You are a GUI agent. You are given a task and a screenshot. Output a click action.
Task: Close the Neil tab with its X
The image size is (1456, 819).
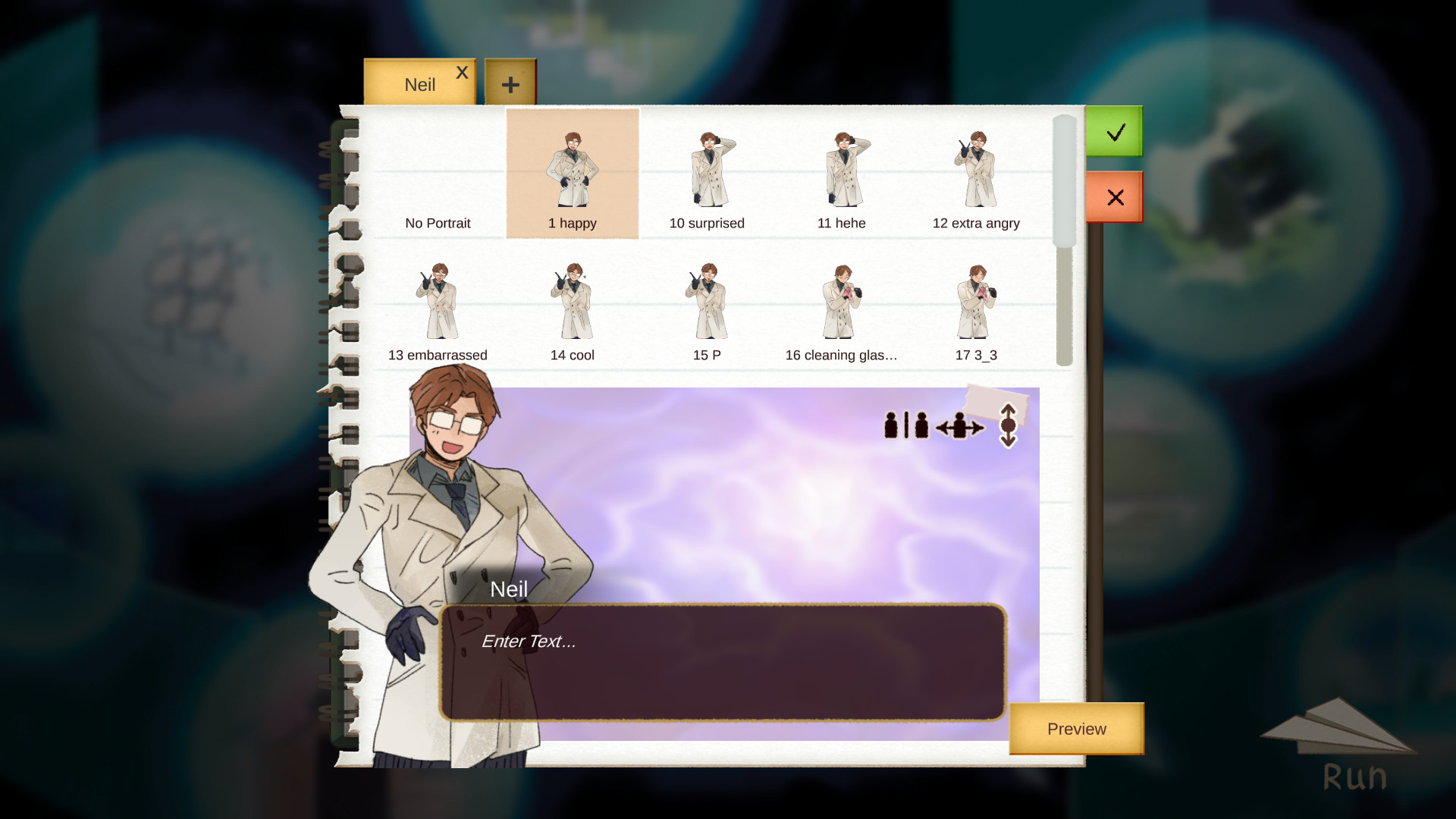click(462, 72)
